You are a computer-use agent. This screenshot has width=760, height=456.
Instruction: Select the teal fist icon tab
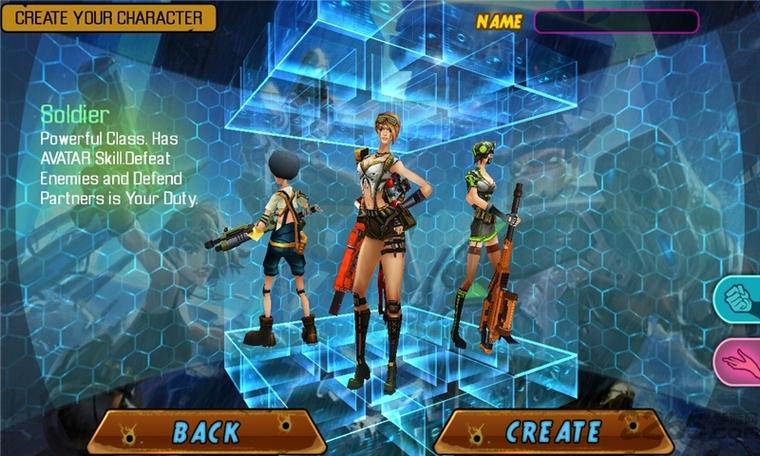(740, 299)
